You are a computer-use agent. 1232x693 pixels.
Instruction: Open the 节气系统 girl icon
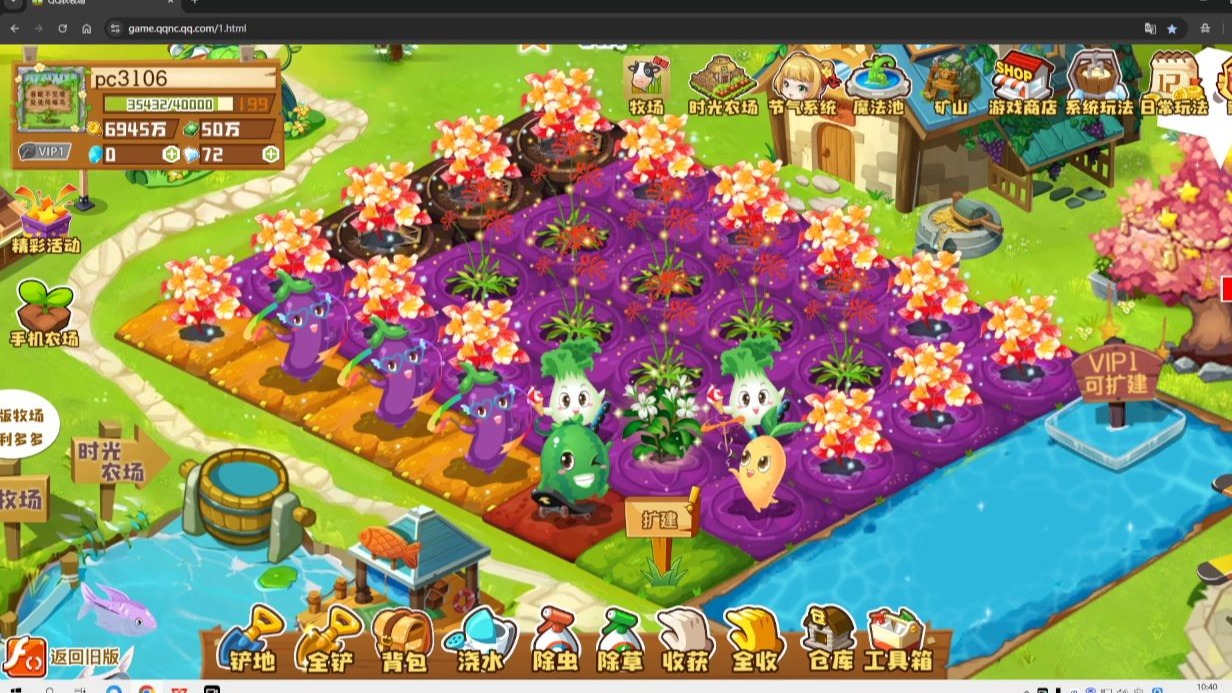802,84
